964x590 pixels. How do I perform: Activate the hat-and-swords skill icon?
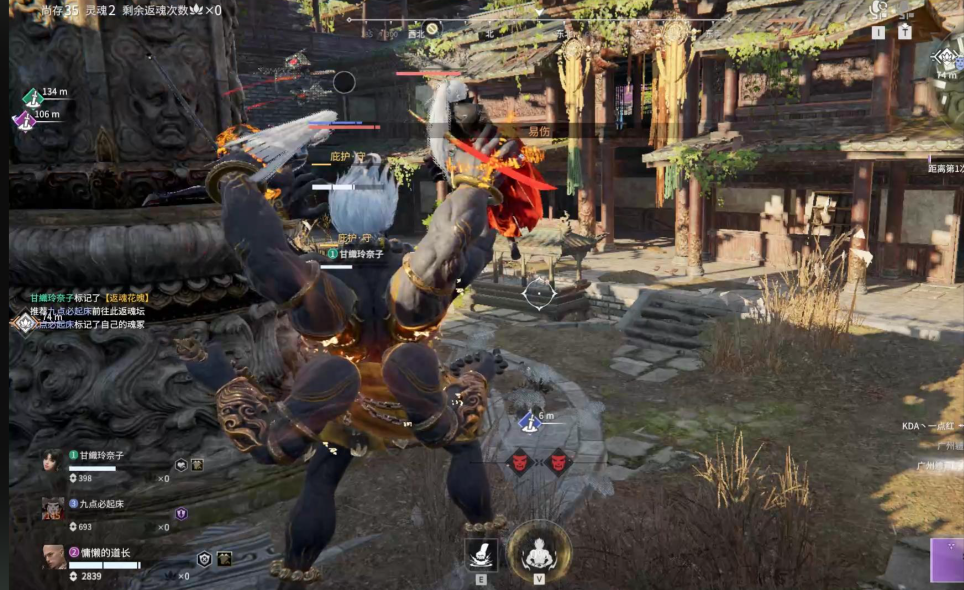tap(481, 553)
